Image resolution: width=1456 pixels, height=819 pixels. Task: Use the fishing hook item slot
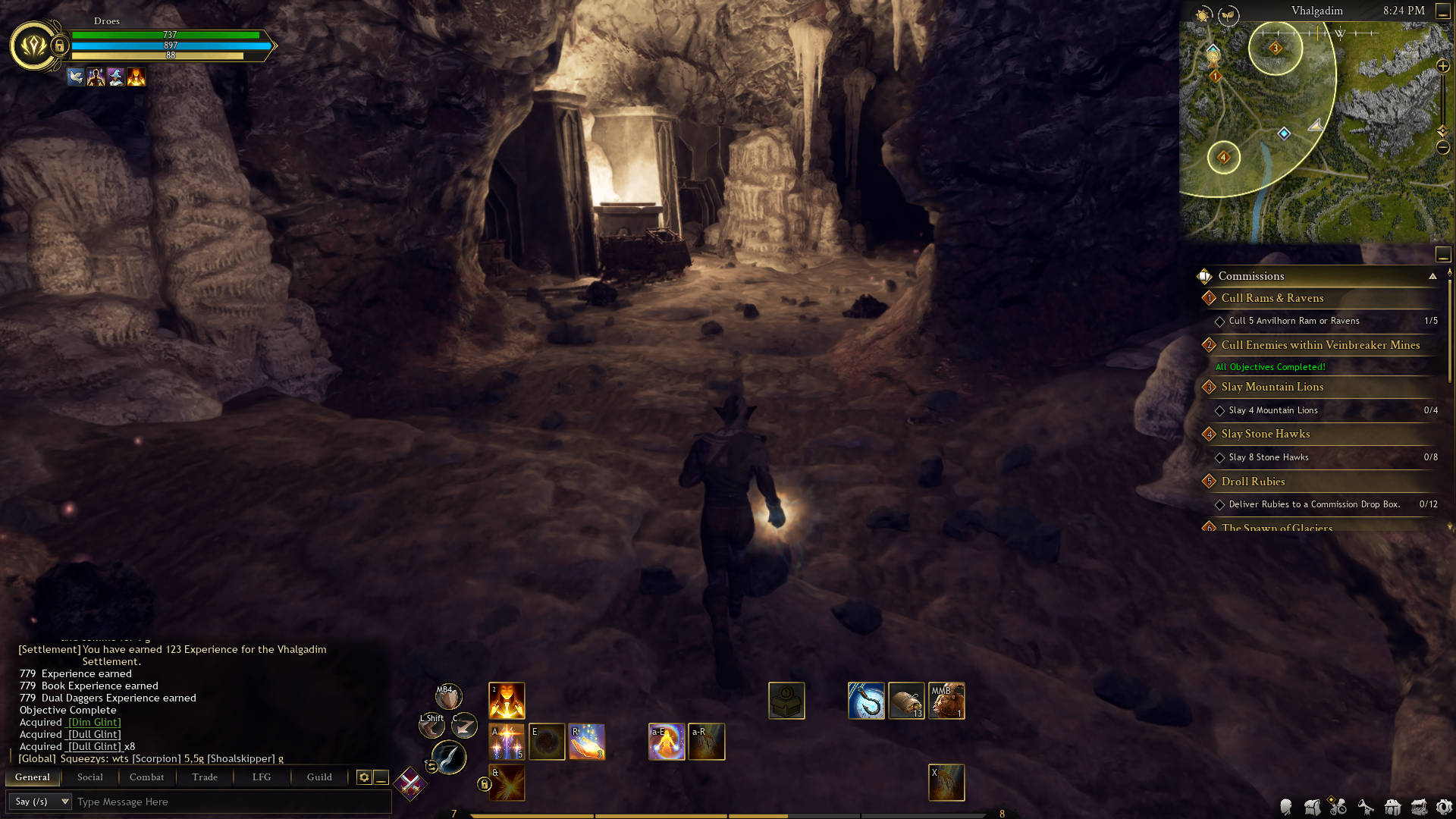click(x=866, y=701)
